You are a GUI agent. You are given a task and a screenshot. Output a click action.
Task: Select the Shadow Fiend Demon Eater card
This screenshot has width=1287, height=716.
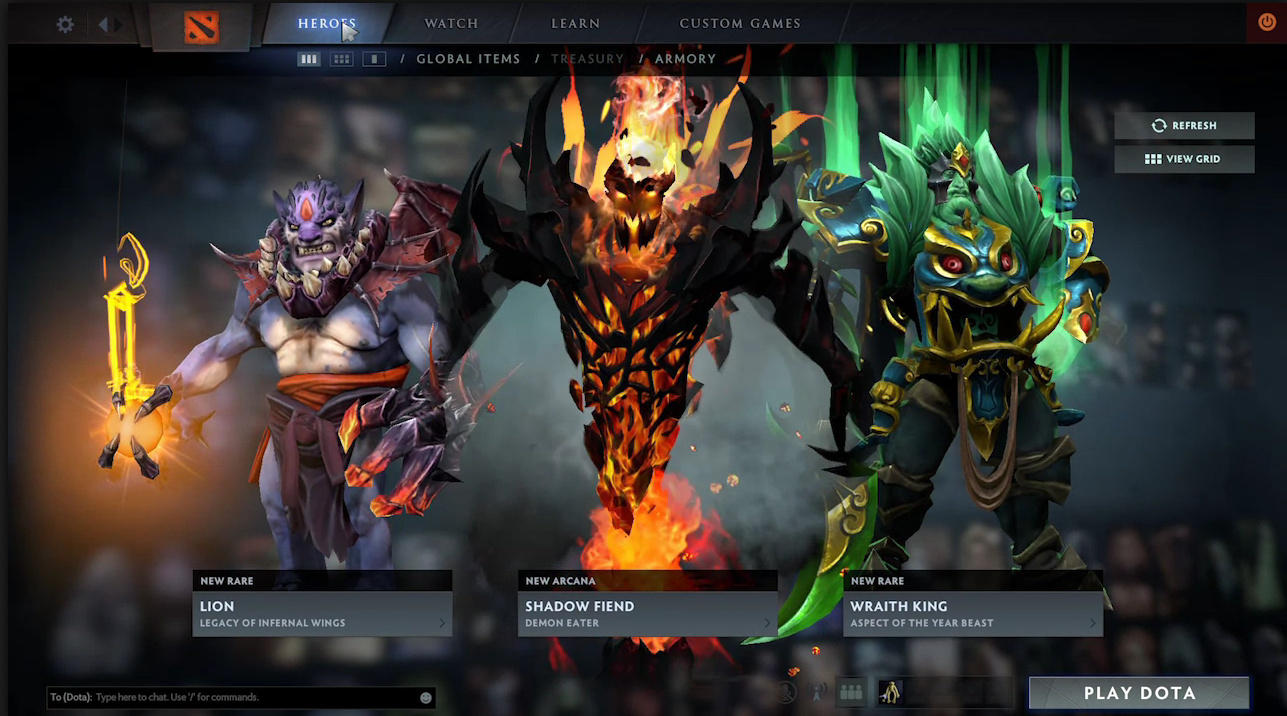coord(647,613)
